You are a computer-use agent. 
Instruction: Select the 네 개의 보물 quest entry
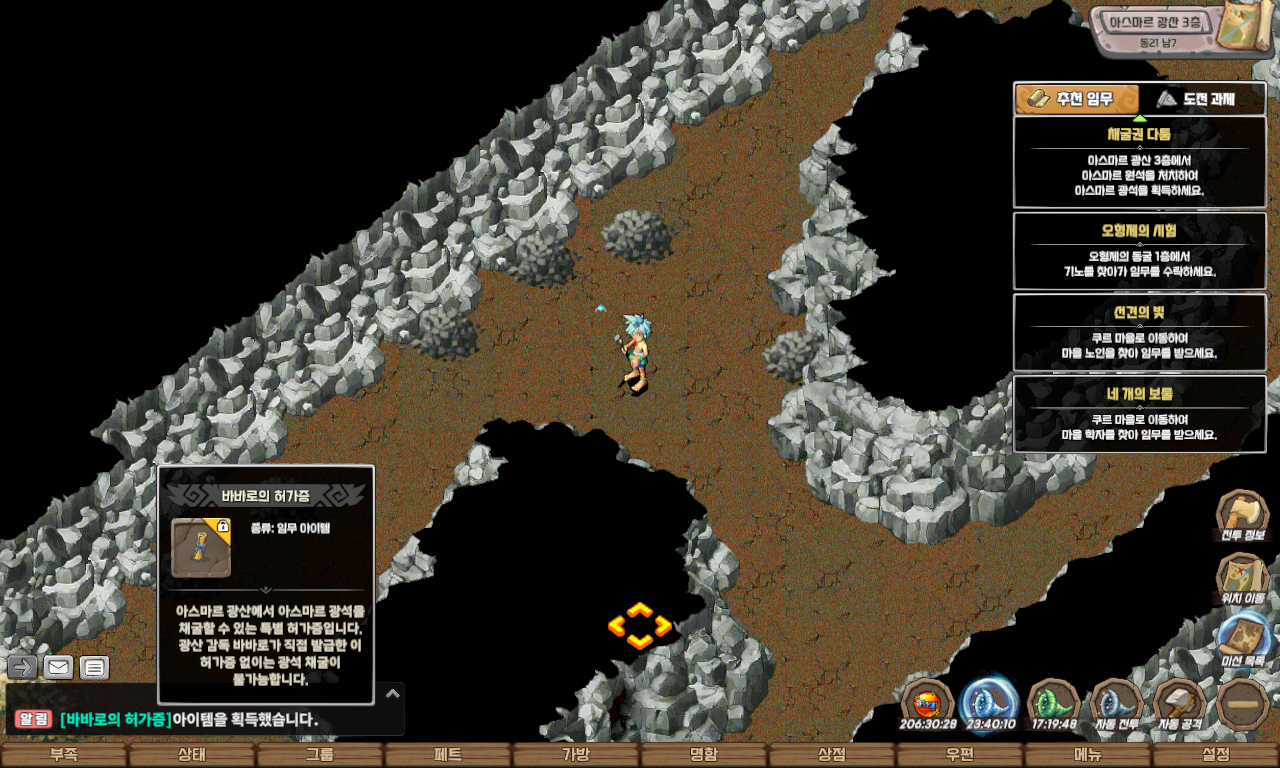pyautogui.click(x=1139, y=413)
